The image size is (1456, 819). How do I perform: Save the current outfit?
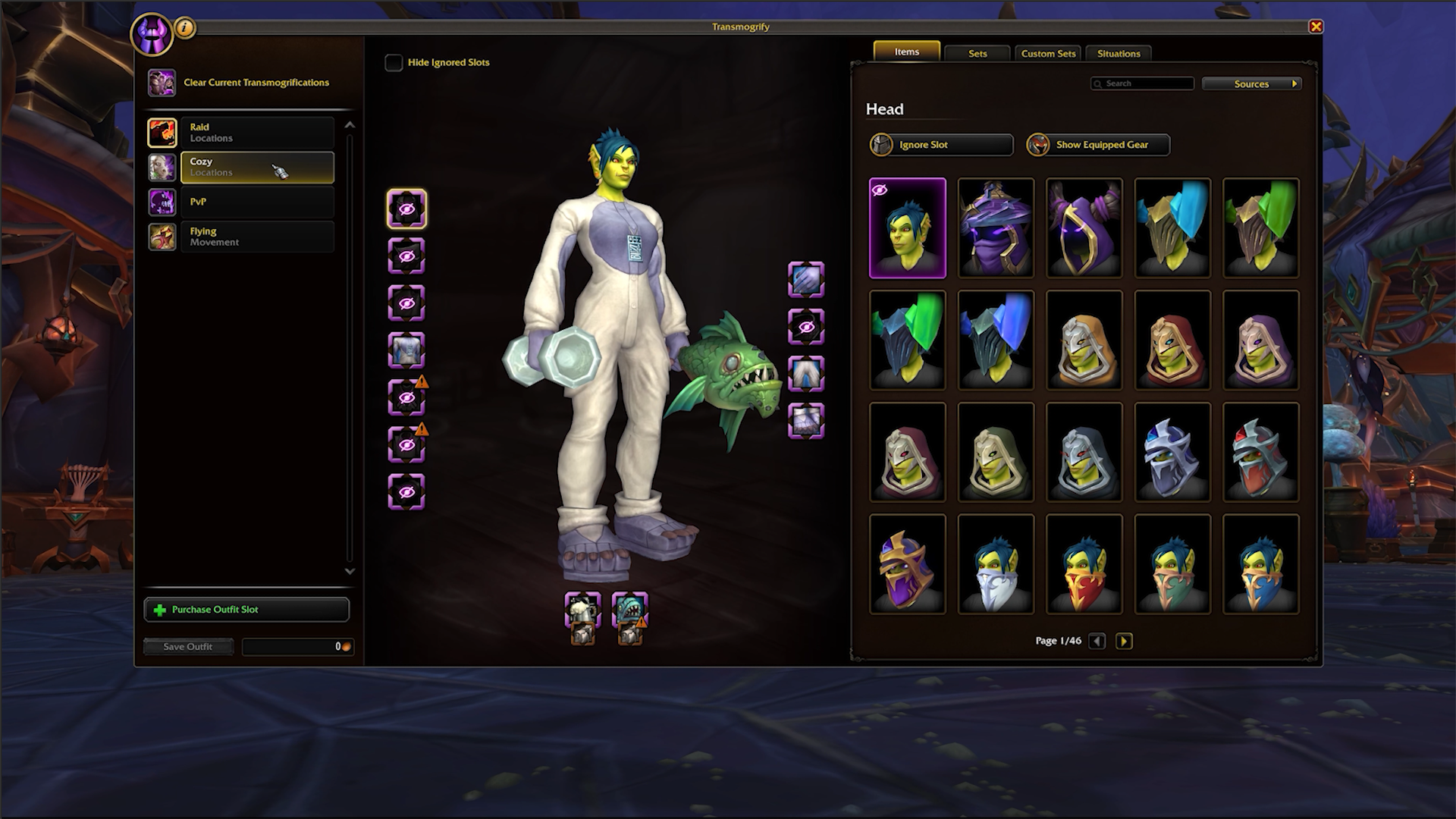tap(188, 647)
